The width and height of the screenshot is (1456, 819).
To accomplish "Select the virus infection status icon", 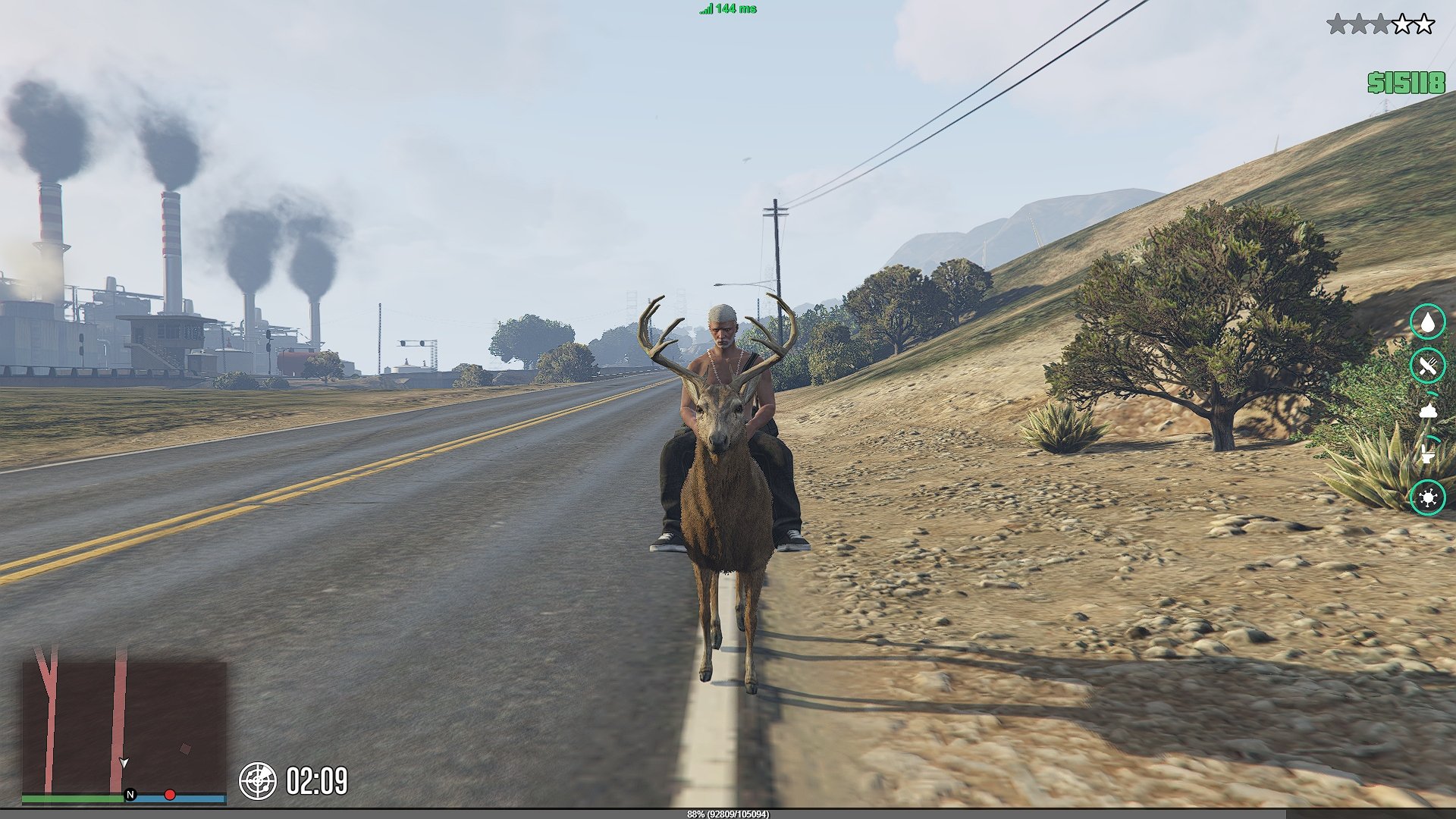I will pyautogui.click(x=1428, y=498).
